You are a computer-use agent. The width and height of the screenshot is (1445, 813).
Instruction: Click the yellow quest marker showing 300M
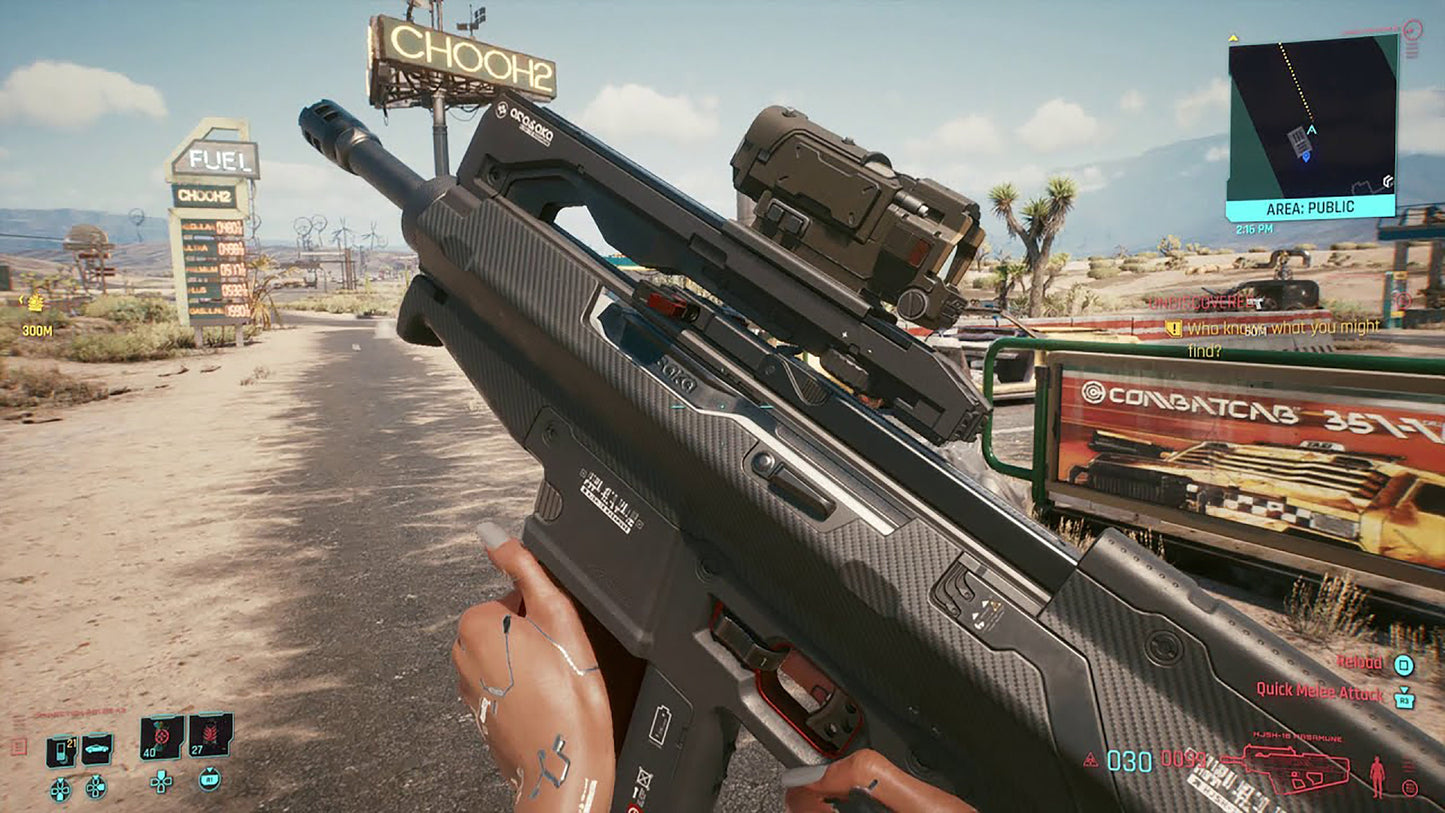(x=35, y=303)
